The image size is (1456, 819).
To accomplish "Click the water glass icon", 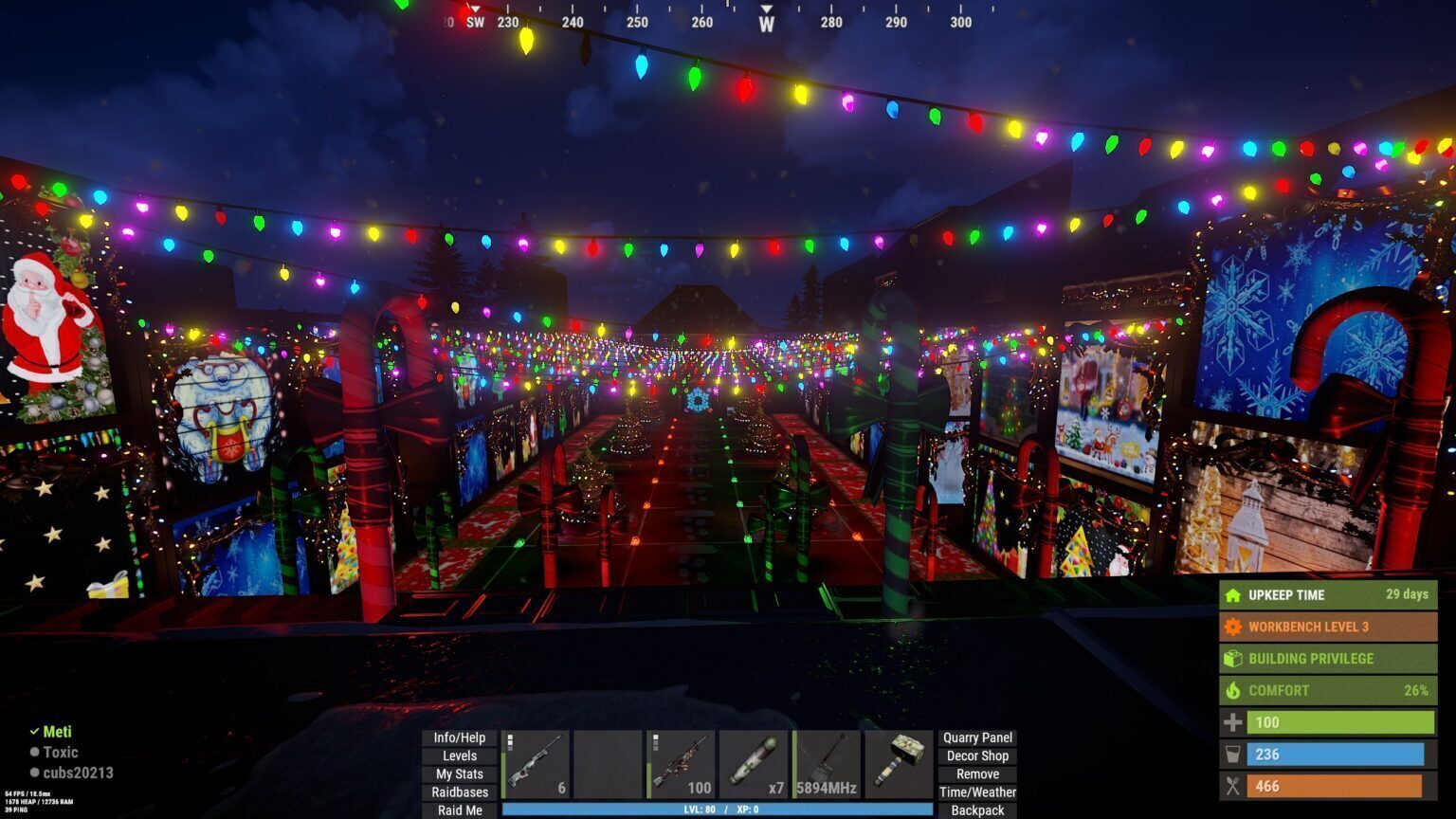I will pyautogui.click(x=1233, y=755).
